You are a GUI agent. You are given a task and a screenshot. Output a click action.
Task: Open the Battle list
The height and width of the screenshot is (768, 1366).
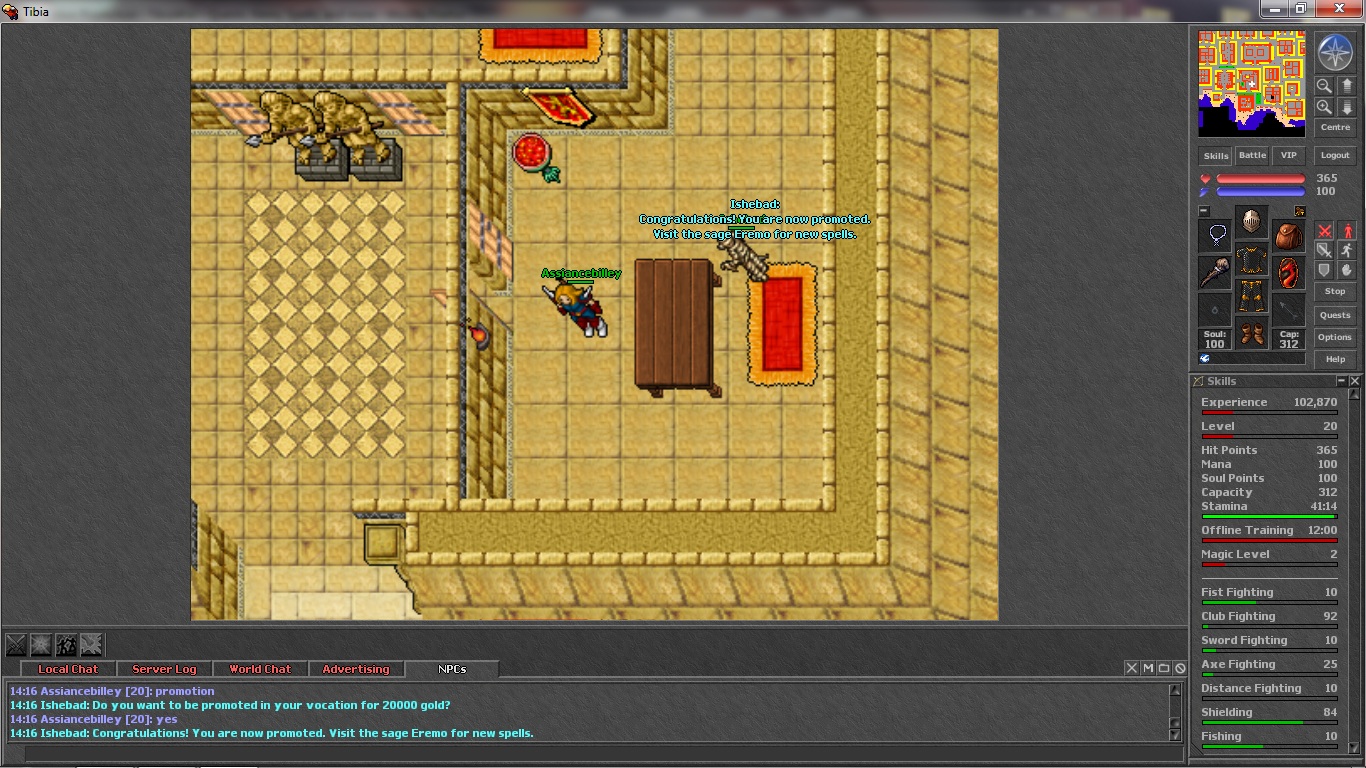[1252, 156]
